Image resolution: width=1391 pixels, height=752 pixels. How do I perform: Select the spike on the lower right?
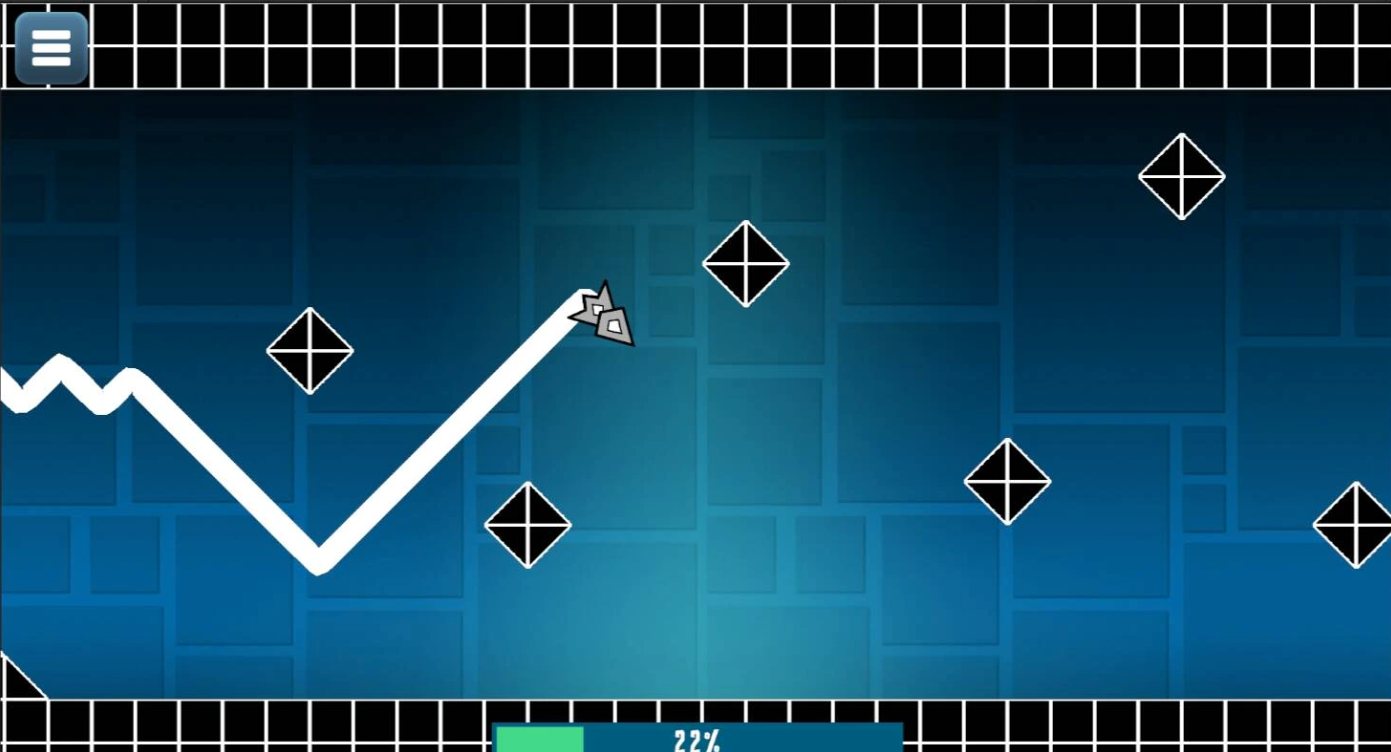pos(1007,480)
